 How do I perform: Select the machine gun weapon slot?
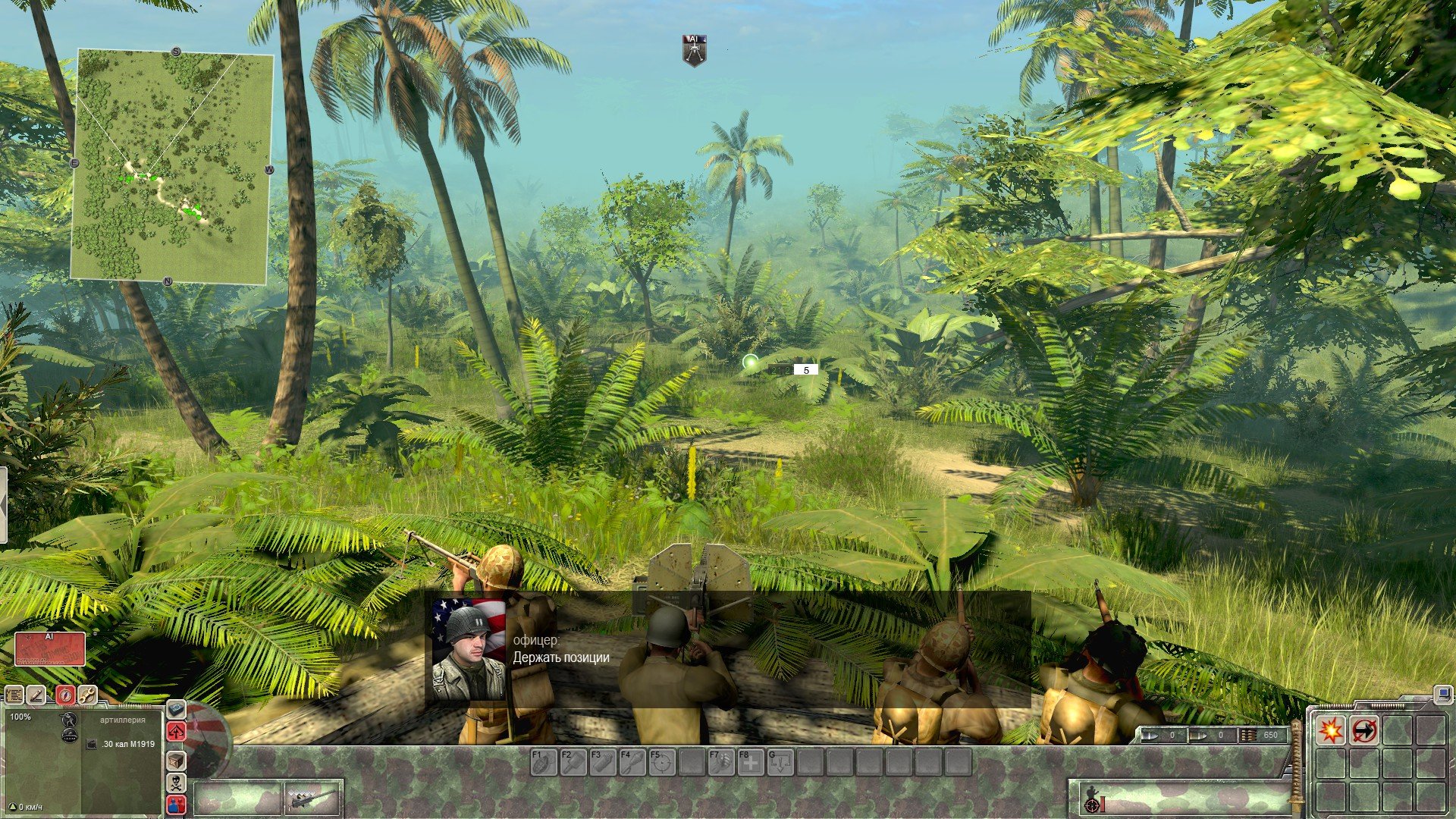click(313, 799)
